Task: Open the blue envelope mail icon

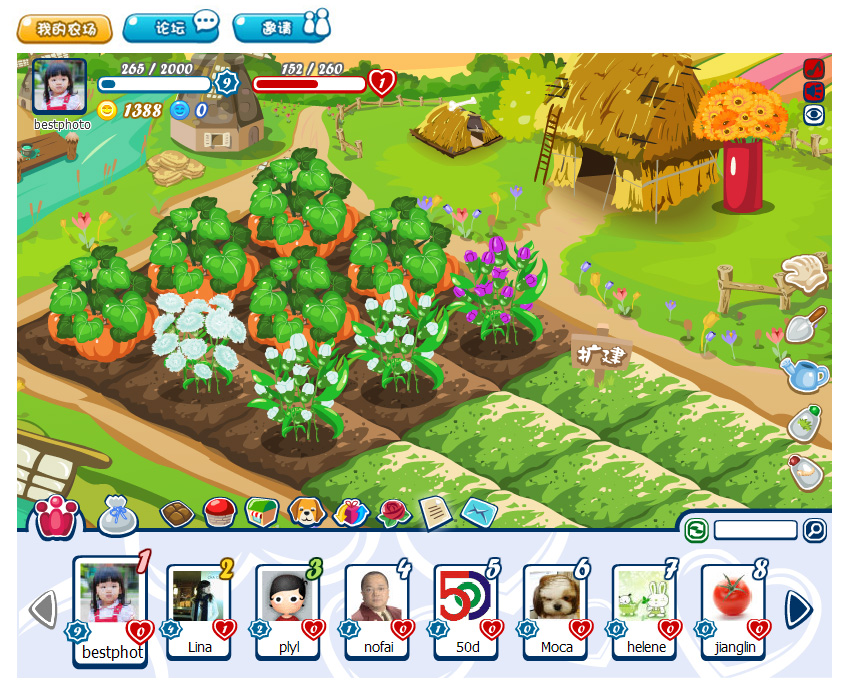Action: pos(479,513)
